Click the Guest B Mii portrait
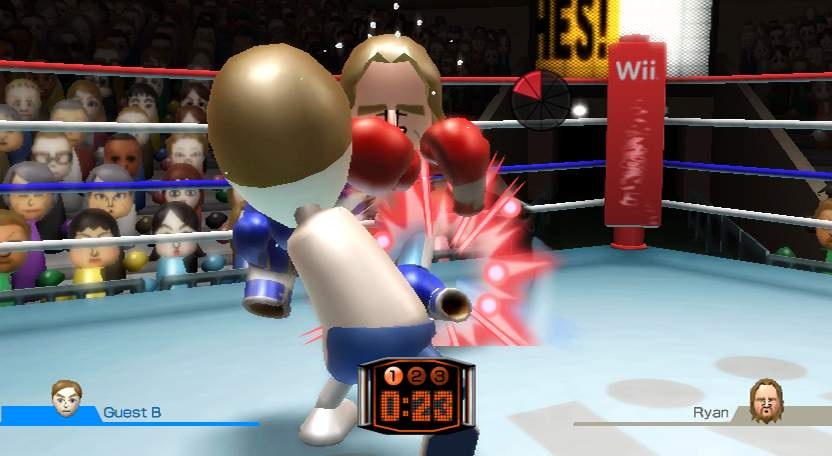This screenshot has width=832, height=456. (x=67, y=398)
